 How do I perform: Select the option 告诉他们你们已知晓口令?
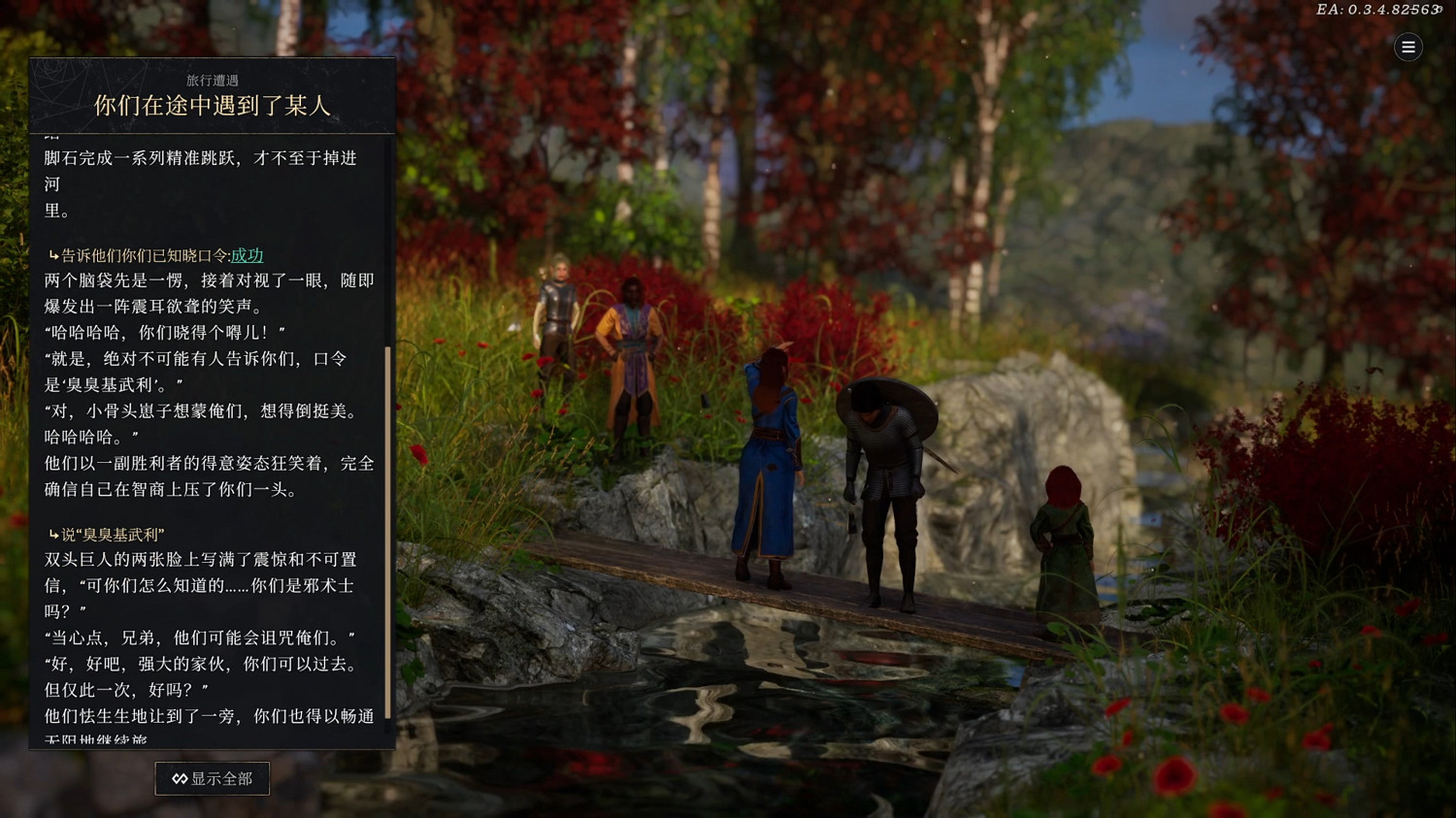[x=146, y=254]
